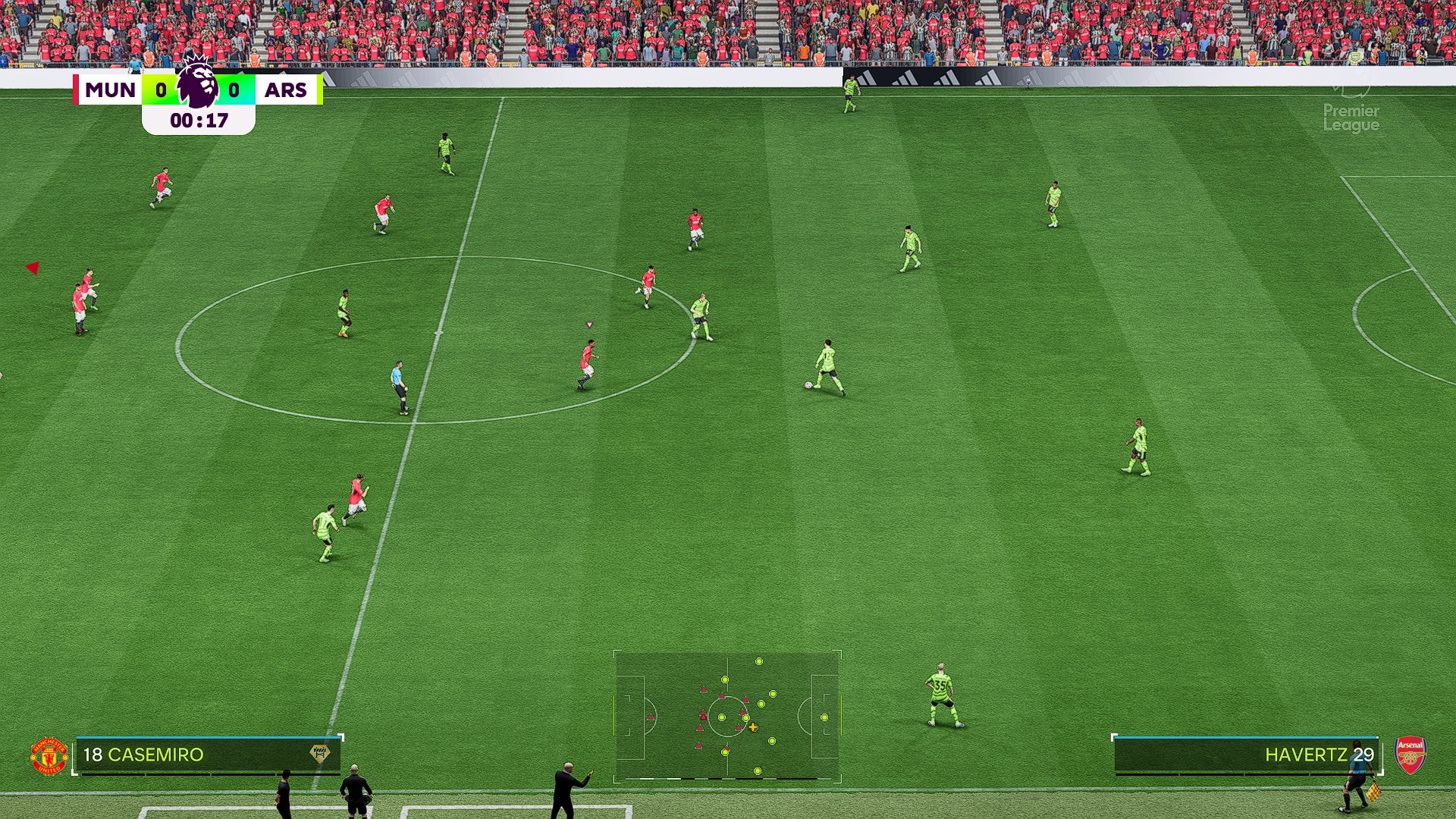Click jersey number 18 on Casemiro's banner

(x=93, y=755)
